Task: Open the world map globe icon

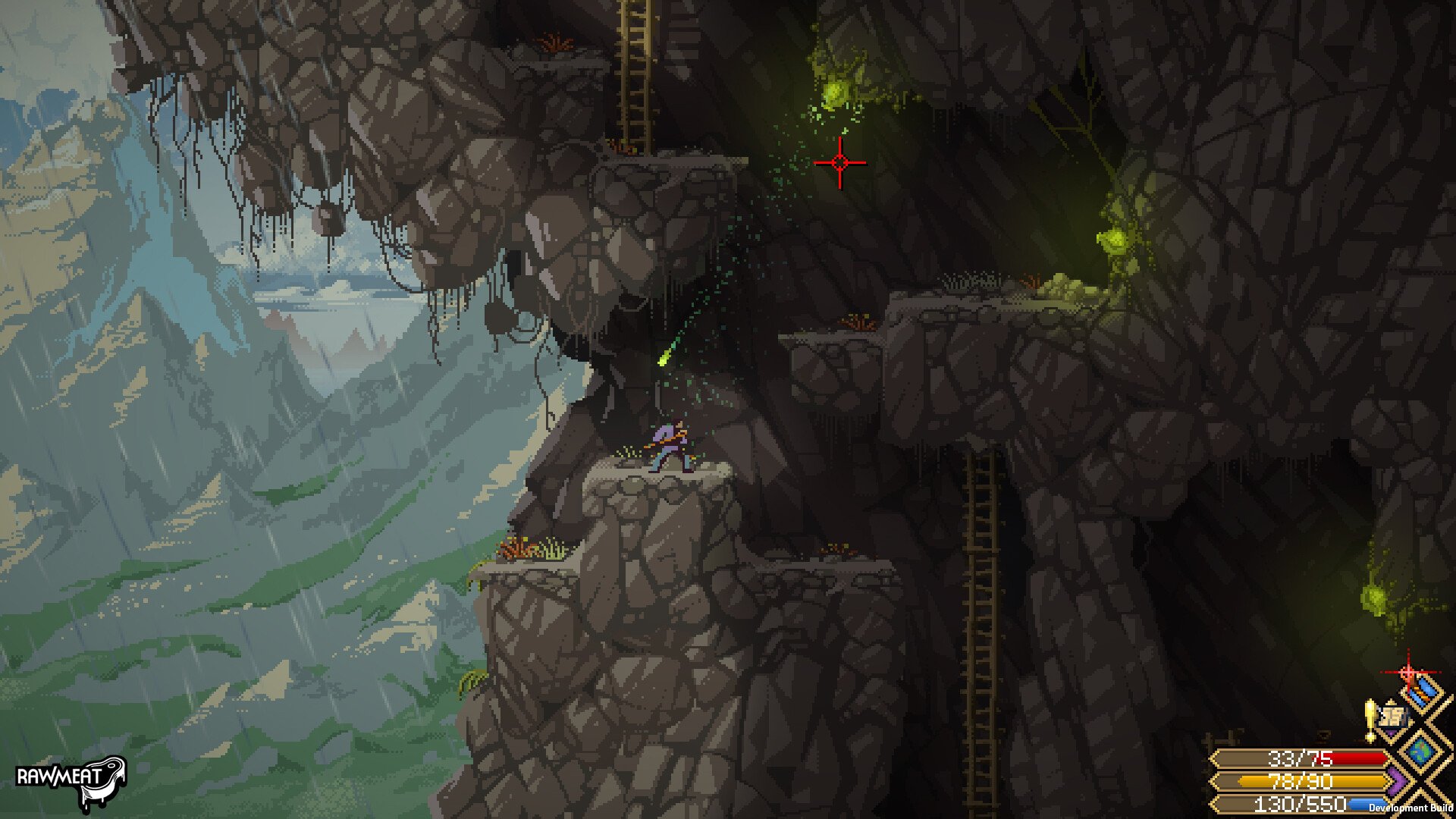Action: [x=1420, y=751]
